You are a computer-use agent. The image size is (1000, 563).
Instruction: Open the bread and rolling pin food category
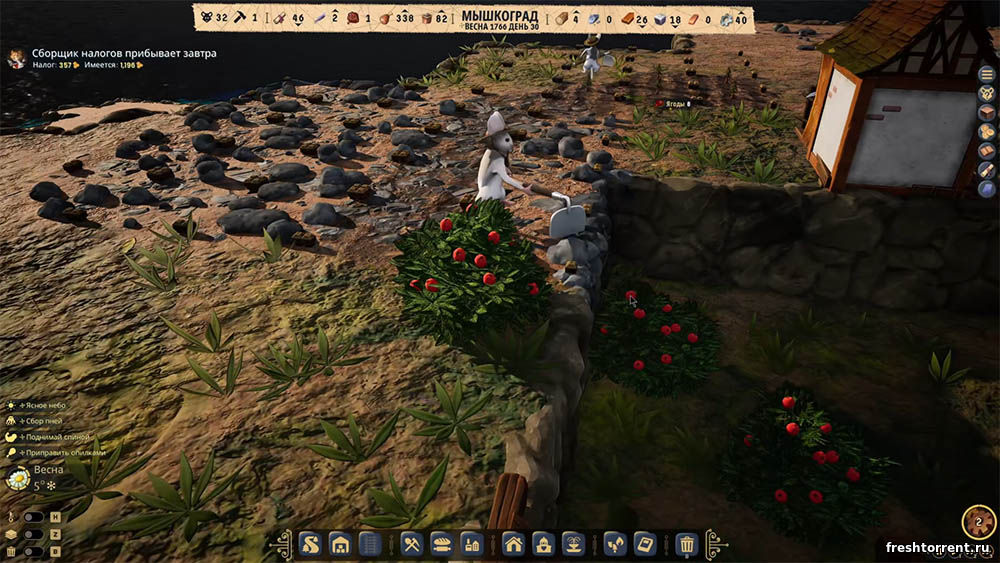(441, 545)
